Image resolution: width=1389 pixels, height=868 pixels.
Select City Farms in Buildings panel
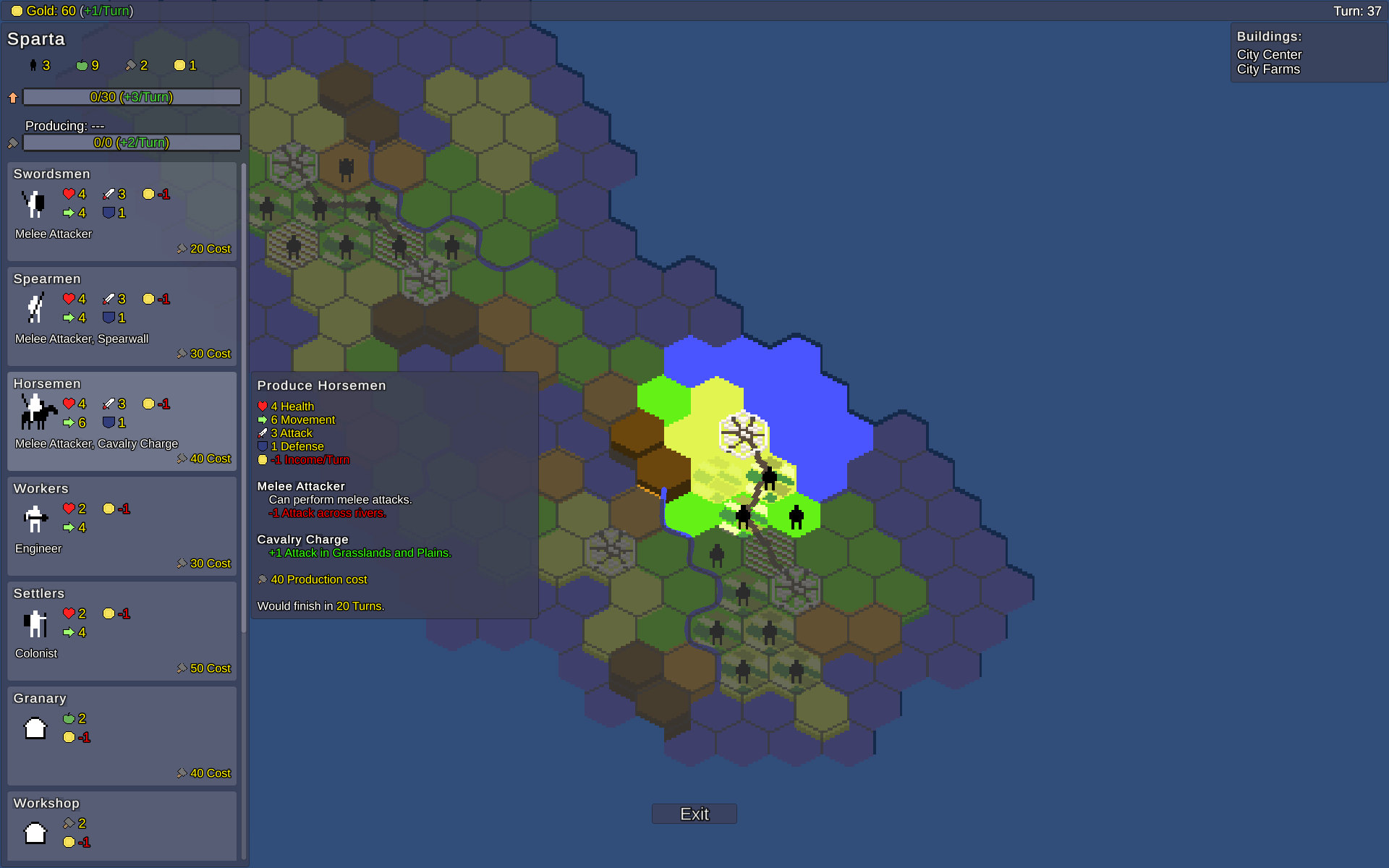tap(1267, 69)
